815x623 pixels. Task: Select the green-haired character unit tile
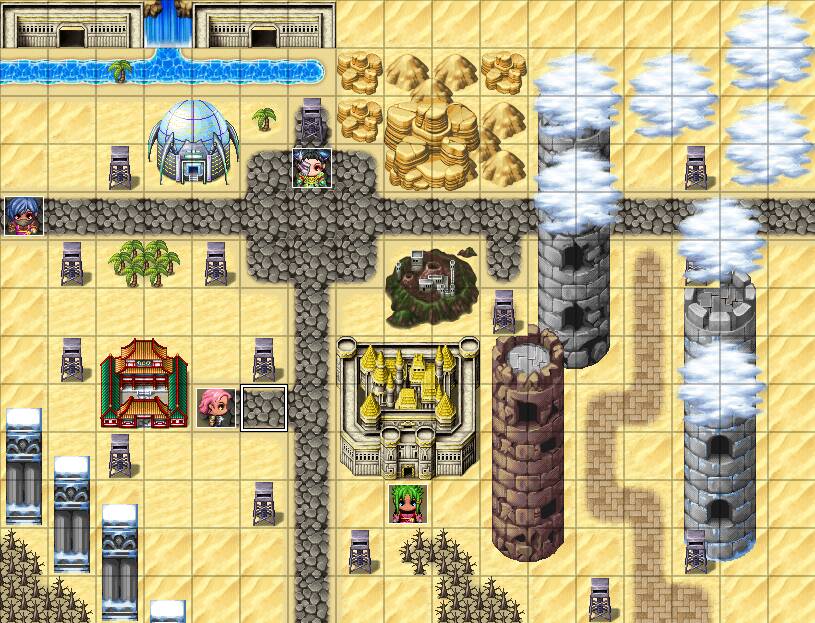(408, 503)
